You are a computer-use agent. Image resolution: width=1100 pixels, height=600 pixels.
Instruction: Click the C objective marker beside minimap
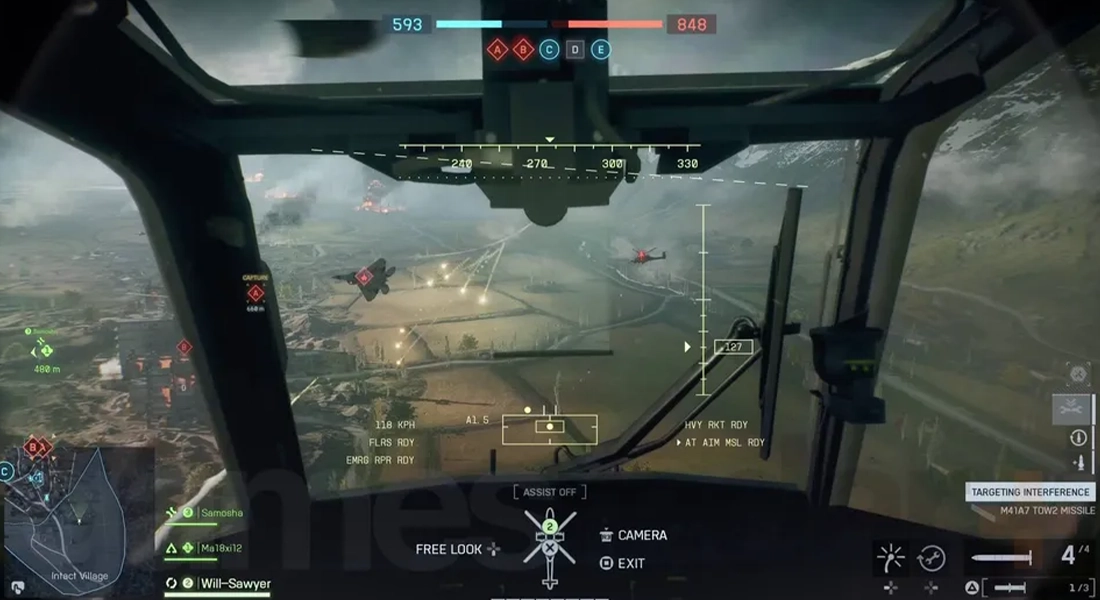click(7, 471)
